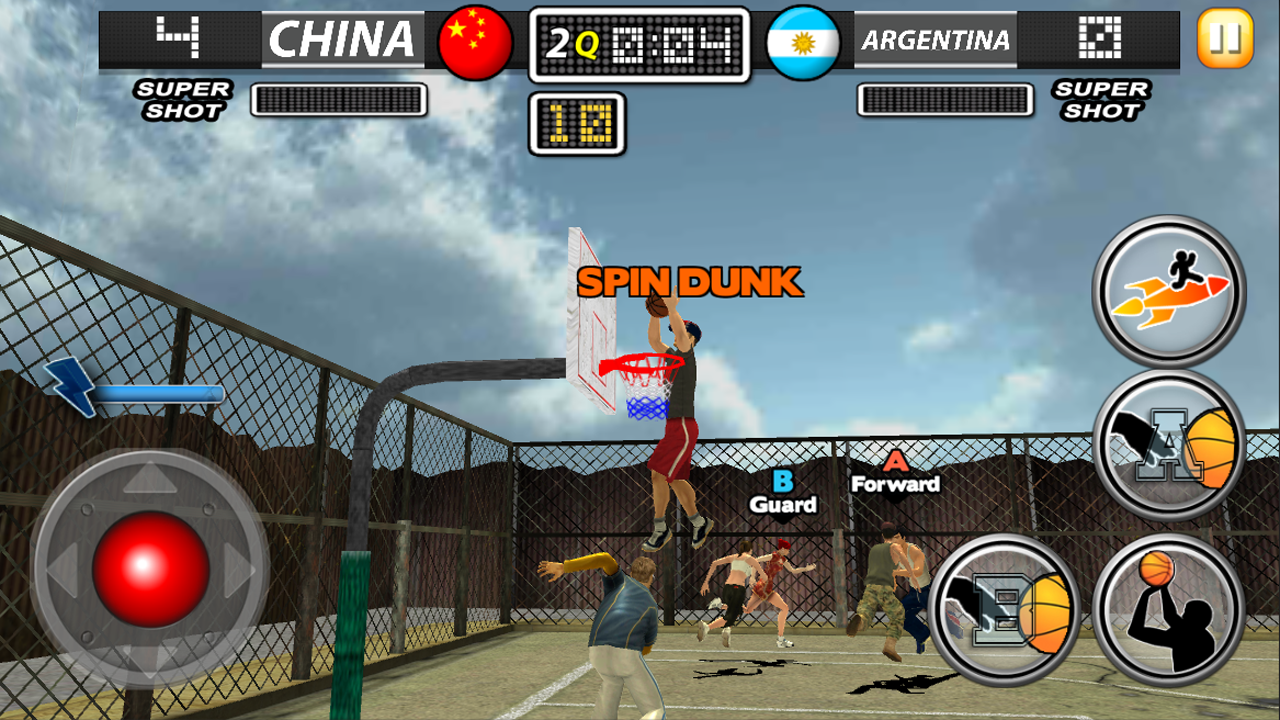The width and height of the screenshot is (1280, 720).
Task: Click the A Forward player marker
Action: coord(893,472)
